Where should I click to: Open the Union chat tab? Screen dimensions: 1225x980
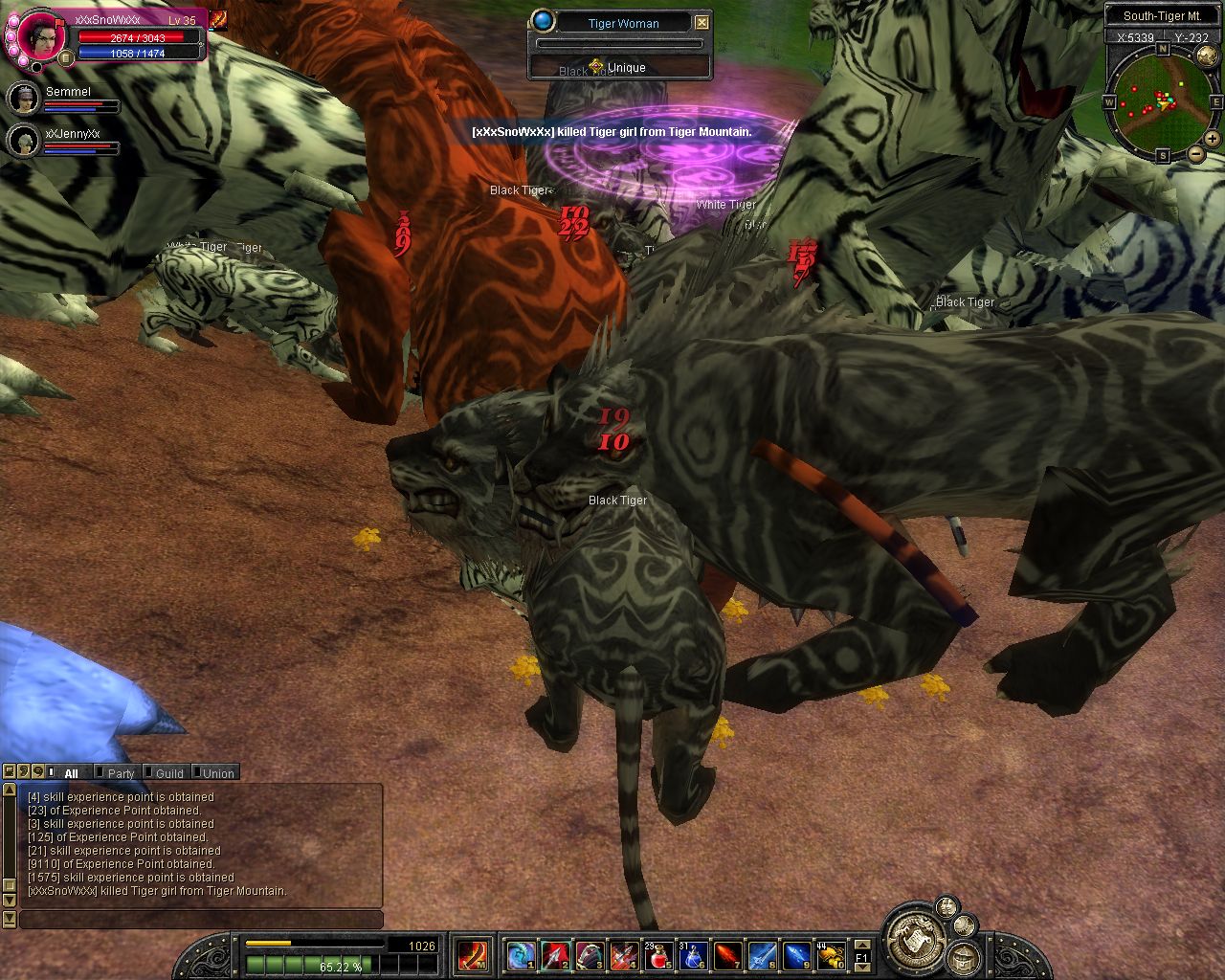(x=217, y=773)
